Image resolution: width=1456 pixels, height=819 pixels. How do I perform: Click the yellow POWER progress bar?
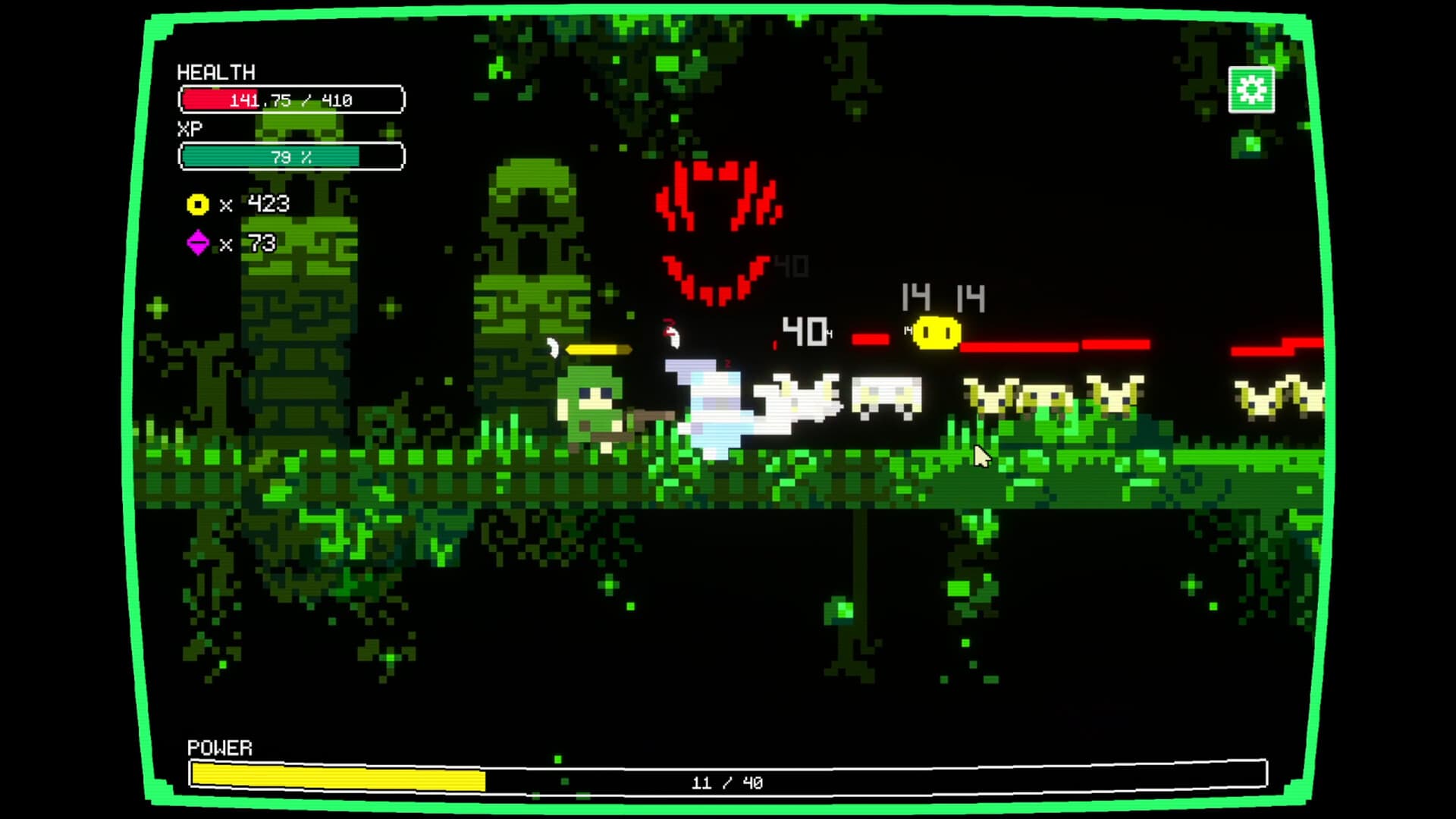point(337,776)
